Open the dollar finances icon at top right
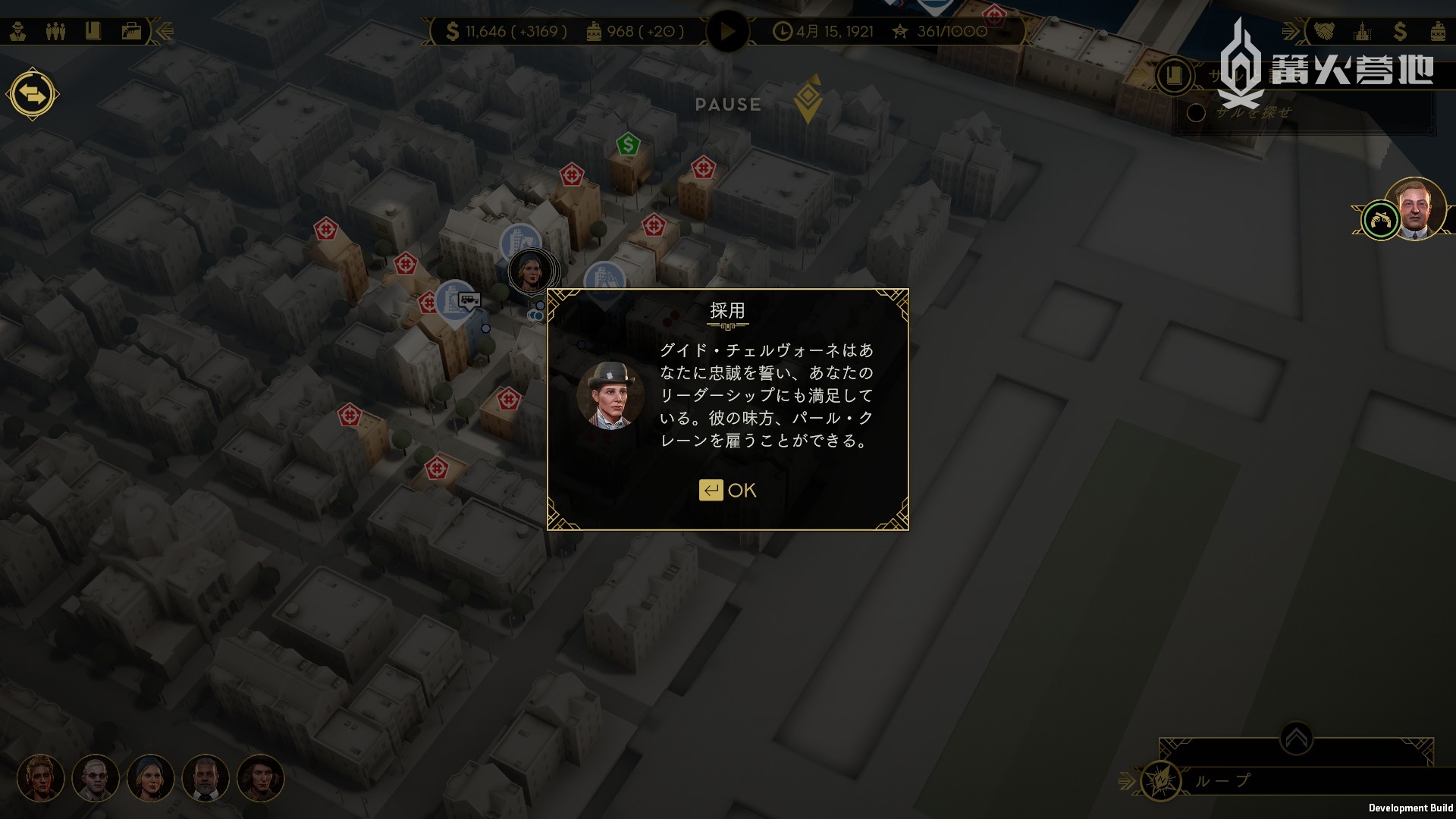Viewport: 1456px width, 819px height. [1400, 31]
